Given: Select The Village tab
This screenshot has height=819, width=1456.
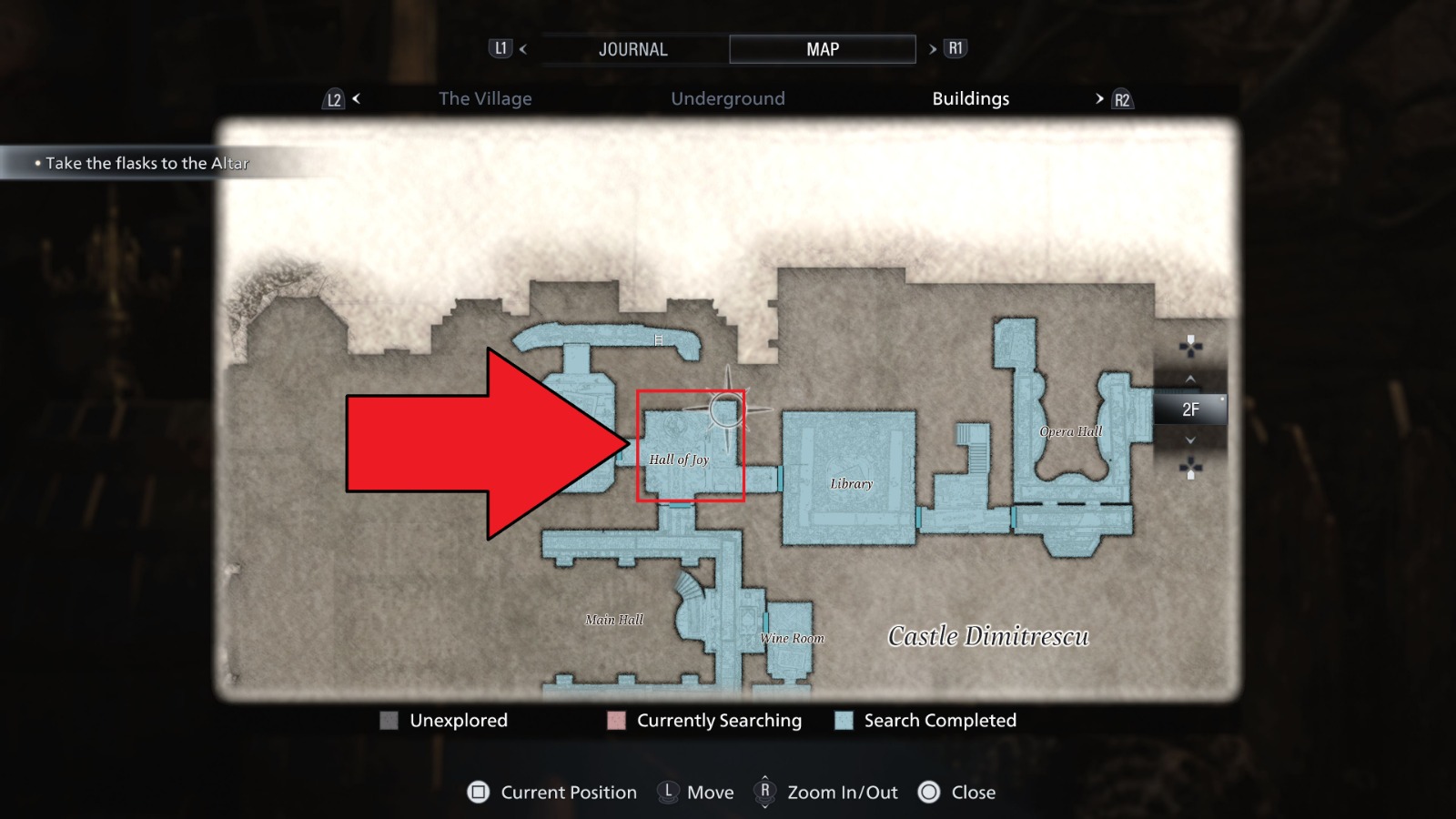Looking at the screenshot, I should [486, 98].
